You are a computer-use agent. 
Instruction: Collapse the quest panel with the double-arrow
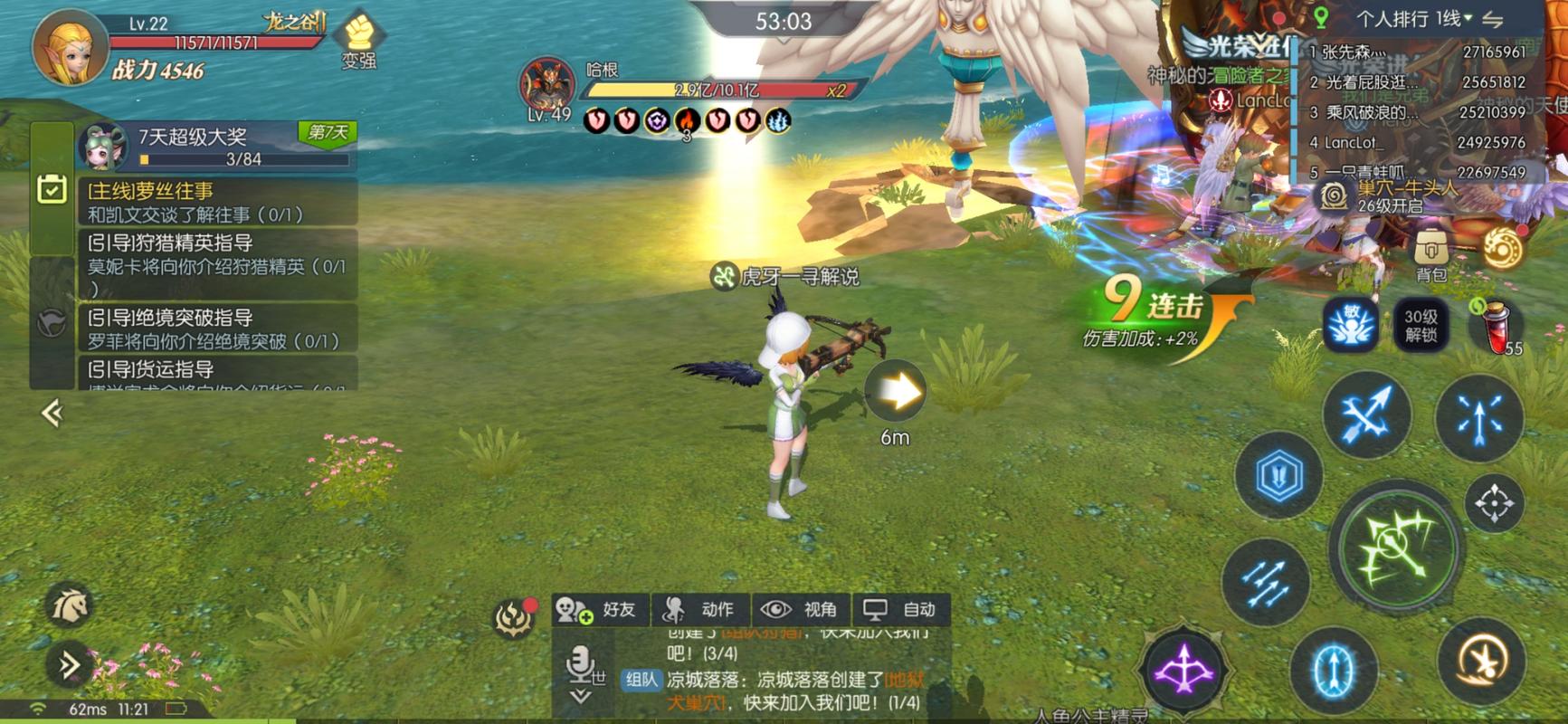[x=52, y=414]
